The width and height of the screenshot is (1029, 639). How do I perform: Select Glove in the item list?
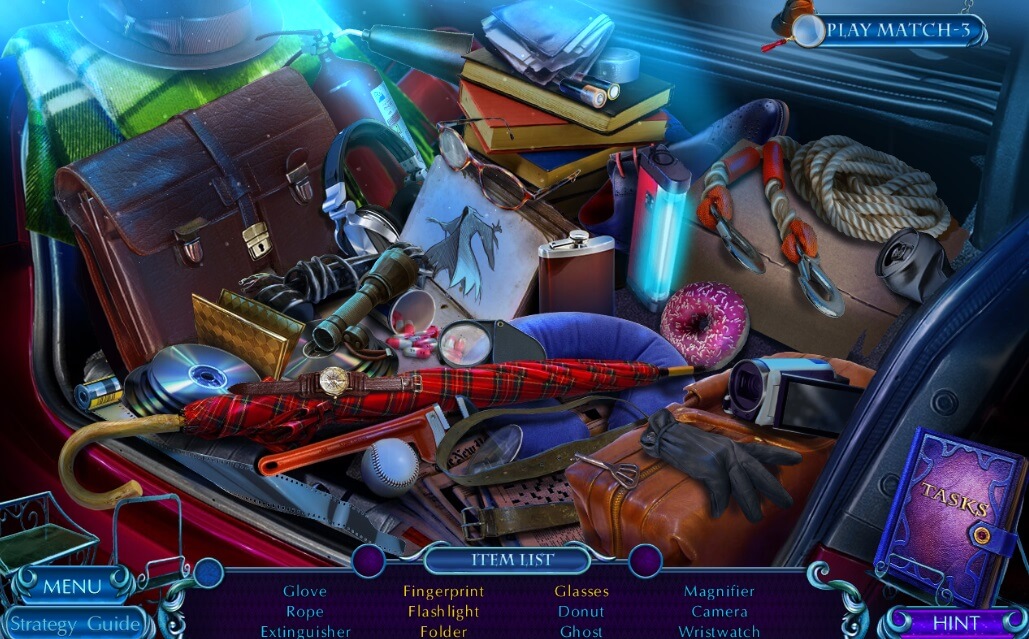click(304, 591)
